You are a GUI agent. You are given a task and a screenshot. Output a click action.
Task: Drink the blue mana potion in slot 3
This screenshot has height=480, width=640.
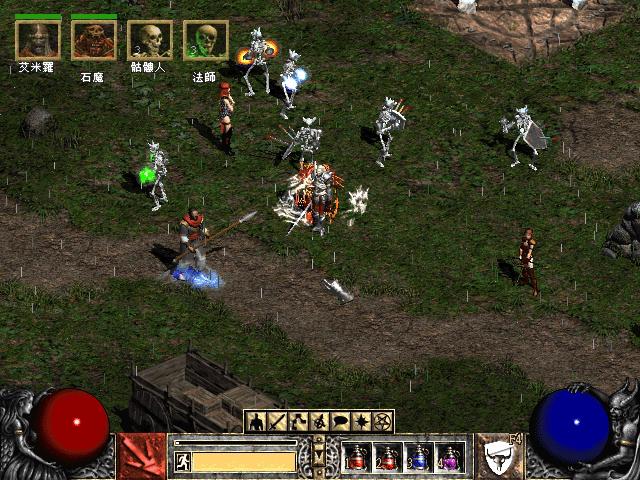(x=419, y=457)
